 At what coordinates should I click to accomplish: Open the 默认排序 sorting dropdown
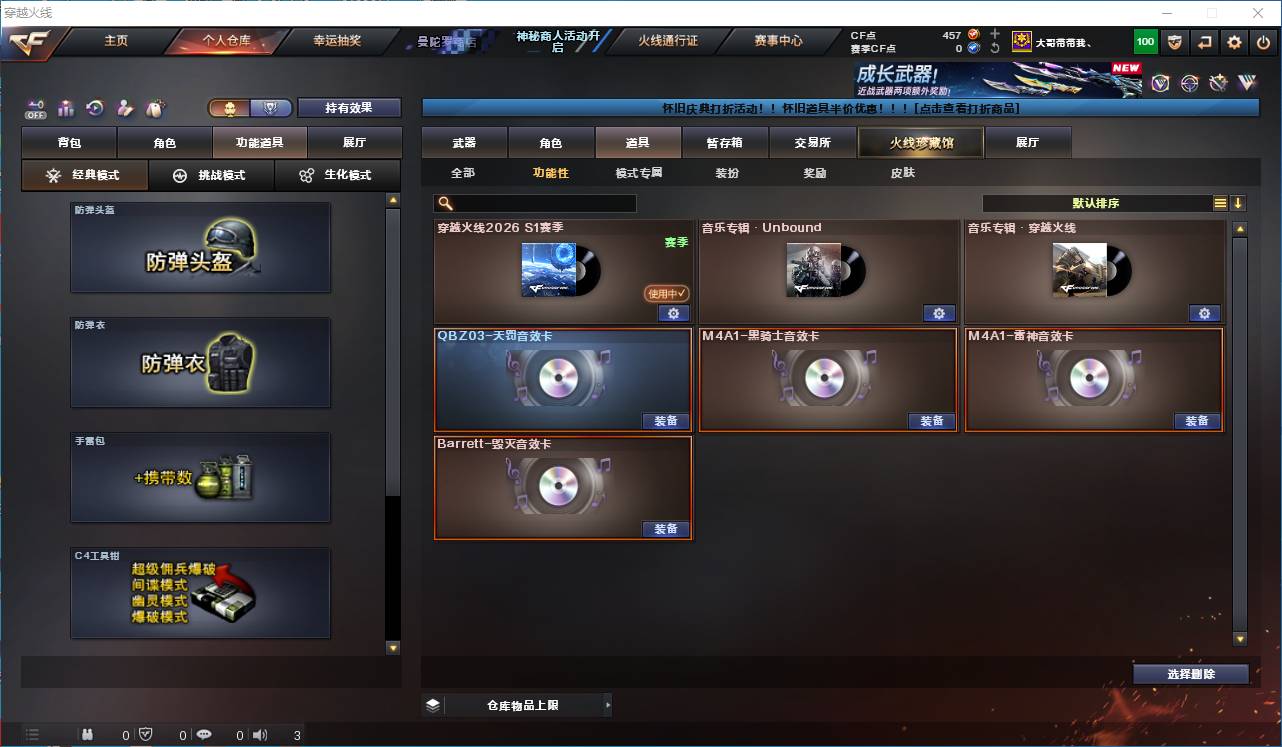pos(1110,202)
